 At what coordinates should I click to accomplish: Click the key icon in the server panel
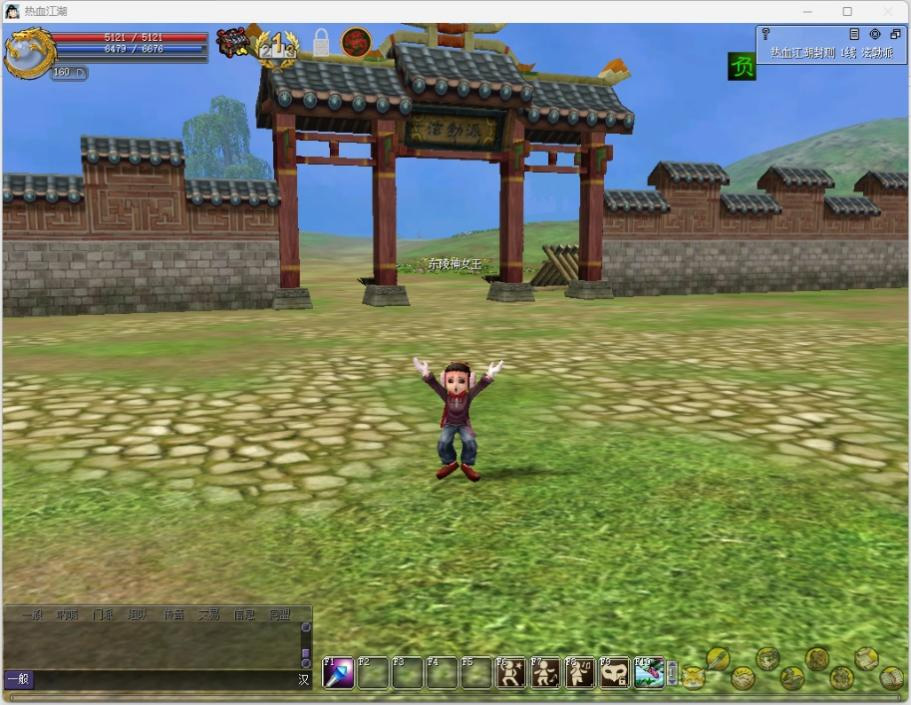[x=766, y=34]
